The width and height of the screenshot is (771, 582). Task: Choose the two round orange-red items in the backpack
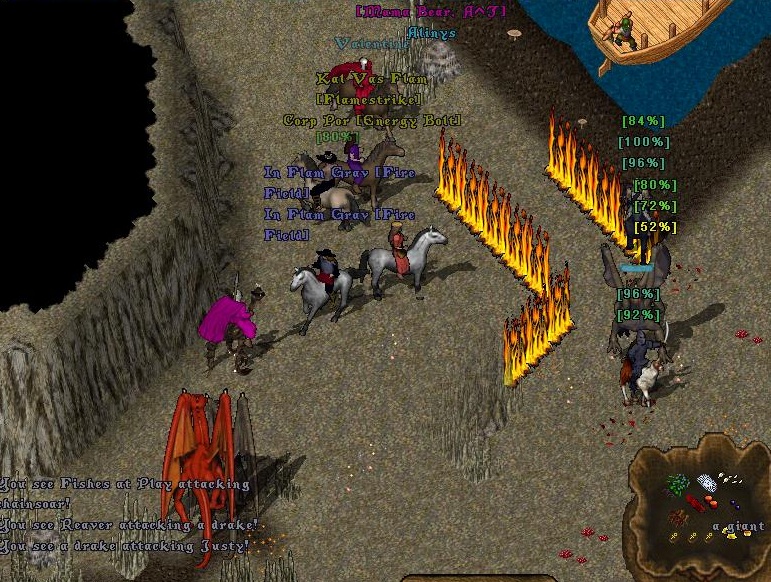tap(711, 502)
